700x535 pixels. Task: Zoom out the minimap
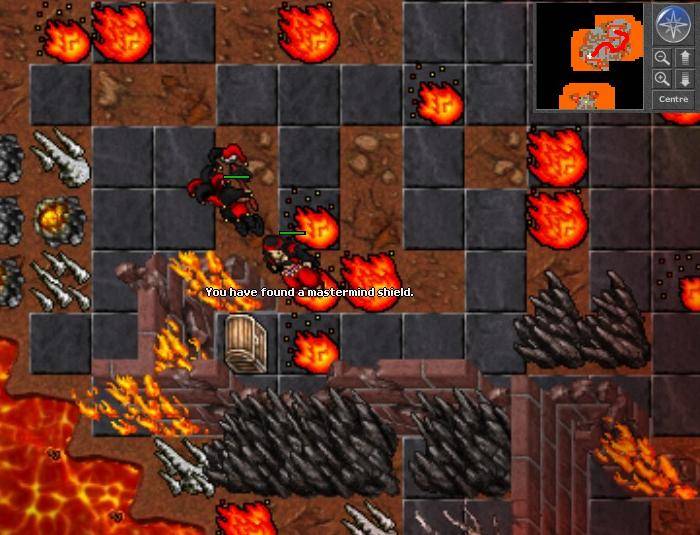coord(662,58)
